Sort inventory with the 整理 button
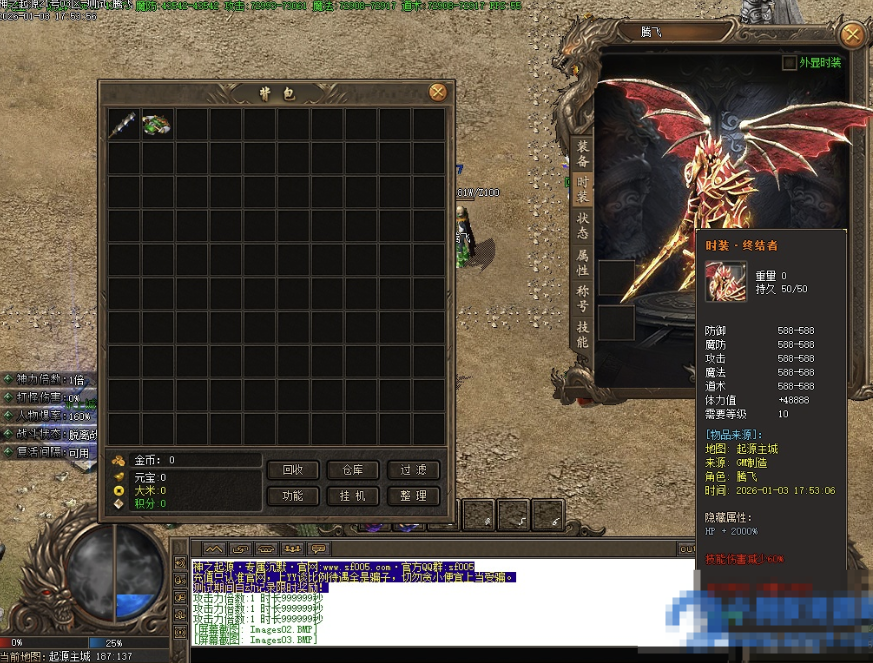Viewport: 873px width, 663px height. point(413,496)
